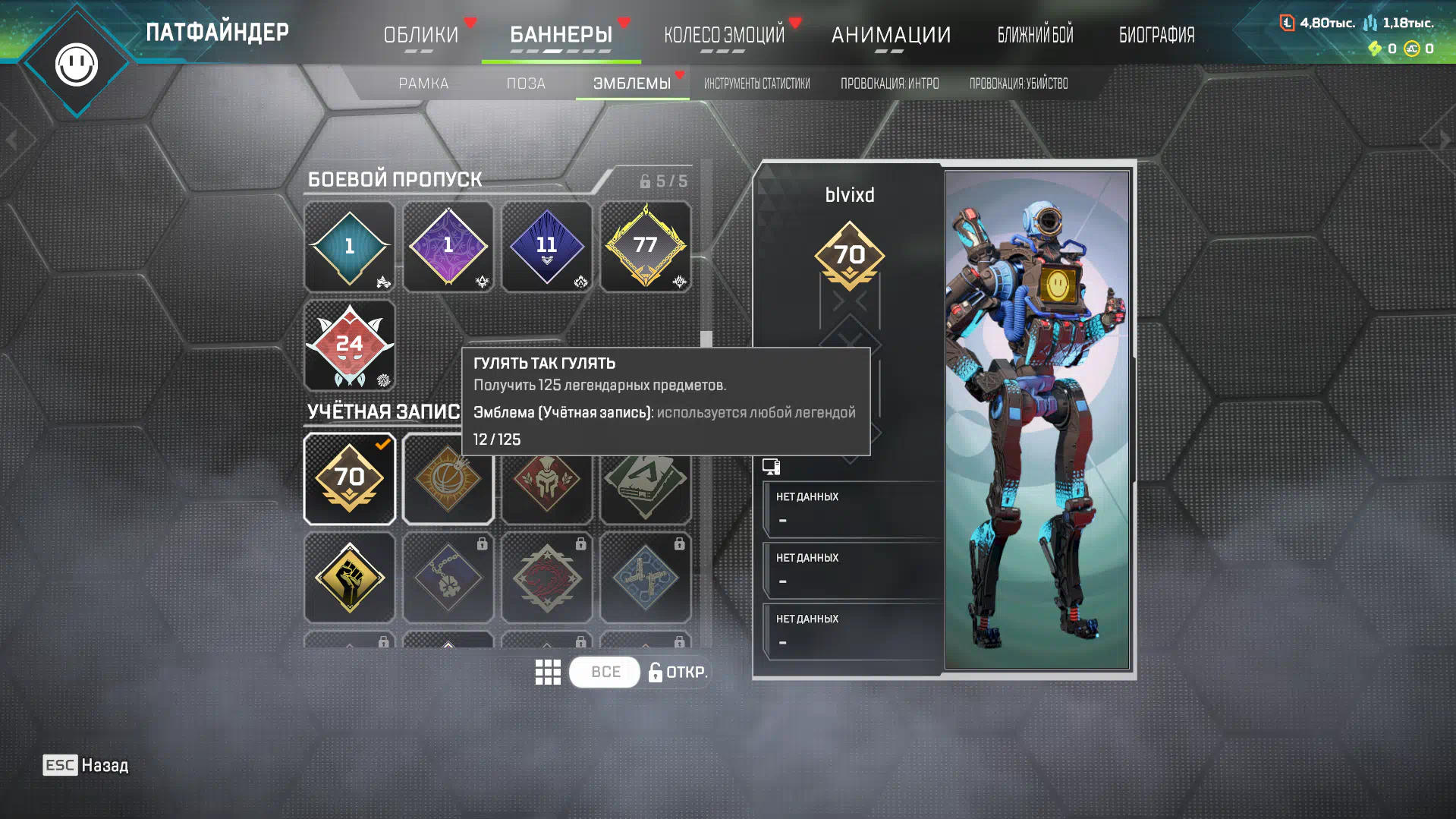Show all emblems with ВСЕ filter
Viewport: 1456px width, 819px height.
(605, 672)
